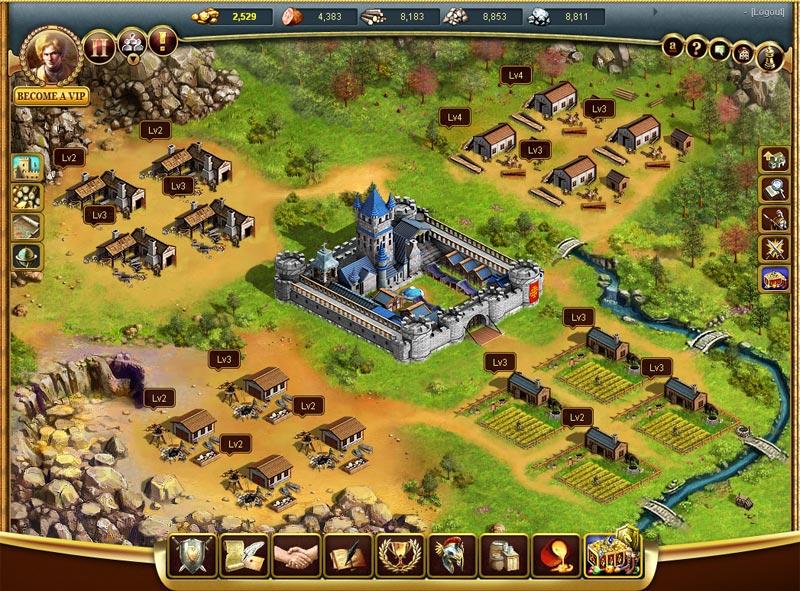Open the exclamation mark alert icon

point(162,41)
